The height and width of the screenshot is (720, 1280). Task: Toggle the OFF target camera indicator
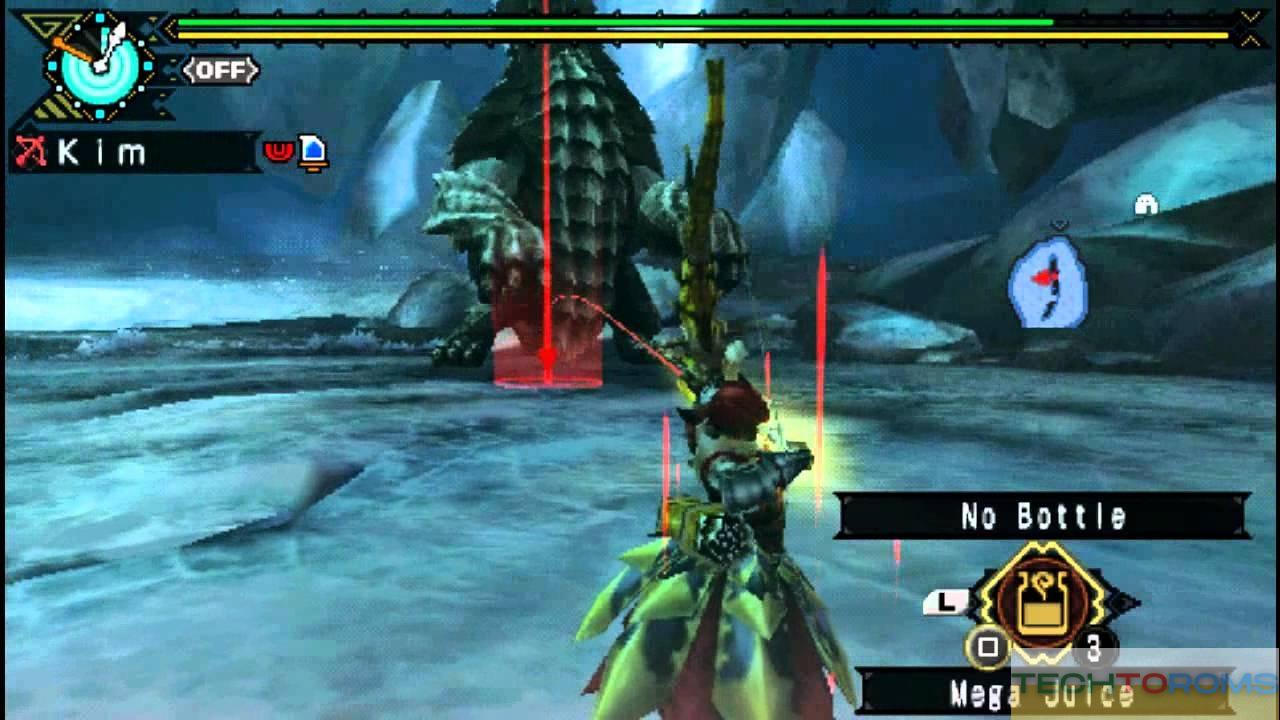click(221, 70)
